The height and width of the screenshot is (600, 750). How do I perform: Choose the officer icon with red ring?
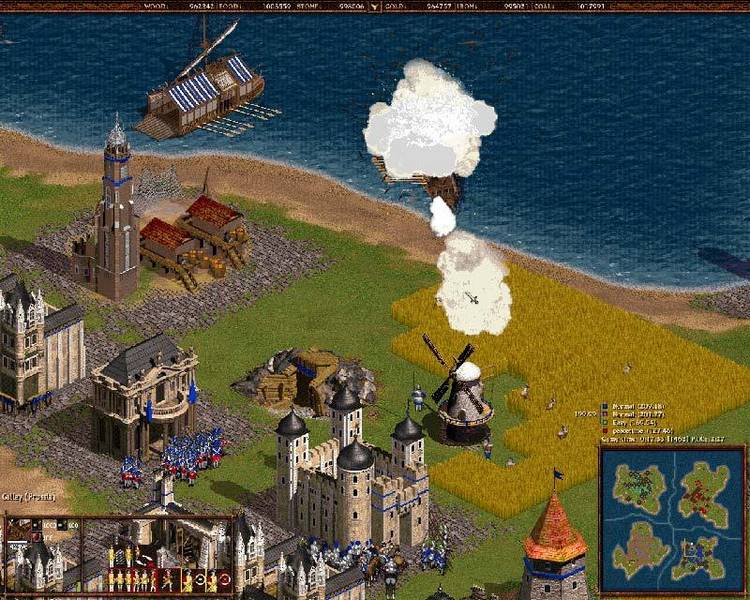(226, 579)
